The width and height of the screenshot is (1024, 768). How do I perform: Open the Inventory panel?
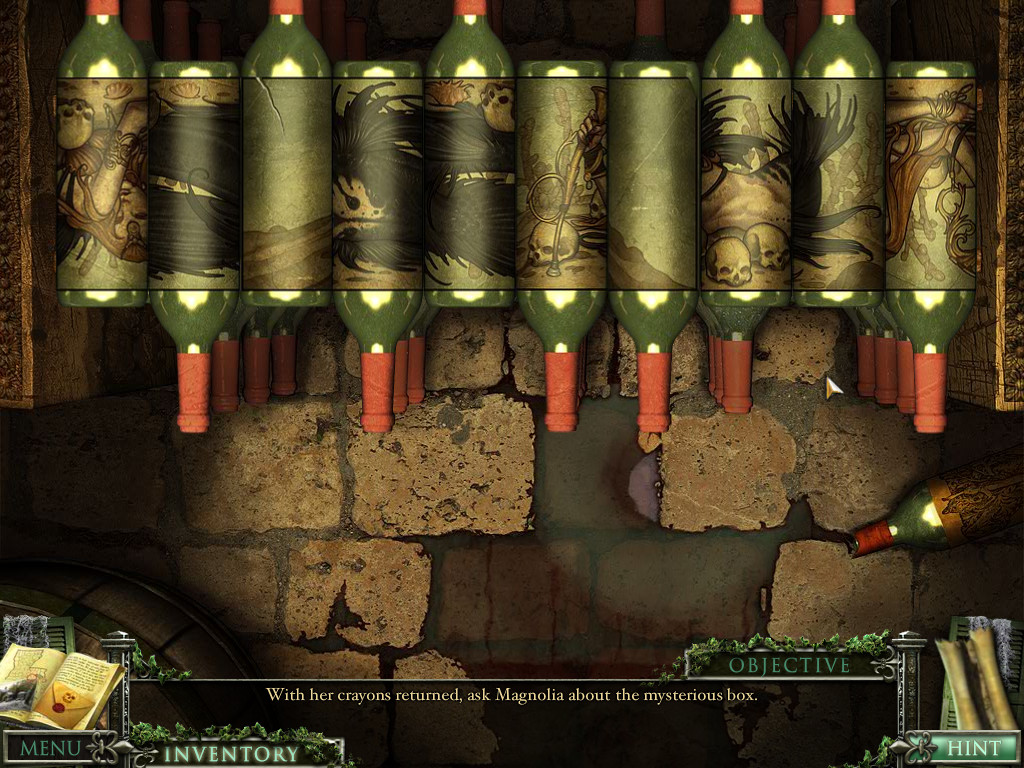tap(231, 753)
